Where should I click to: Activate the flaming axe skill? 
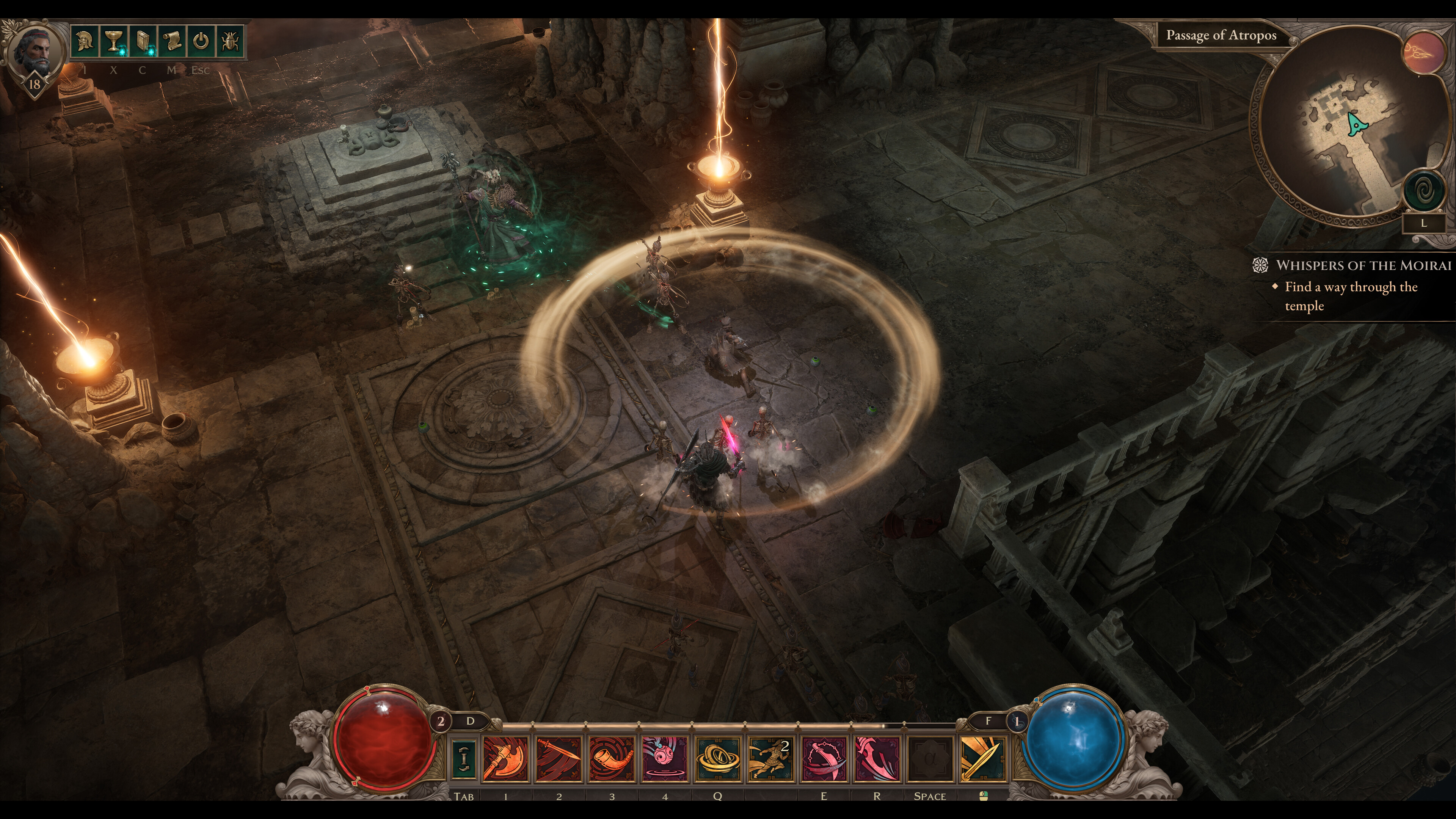point(505,758)
